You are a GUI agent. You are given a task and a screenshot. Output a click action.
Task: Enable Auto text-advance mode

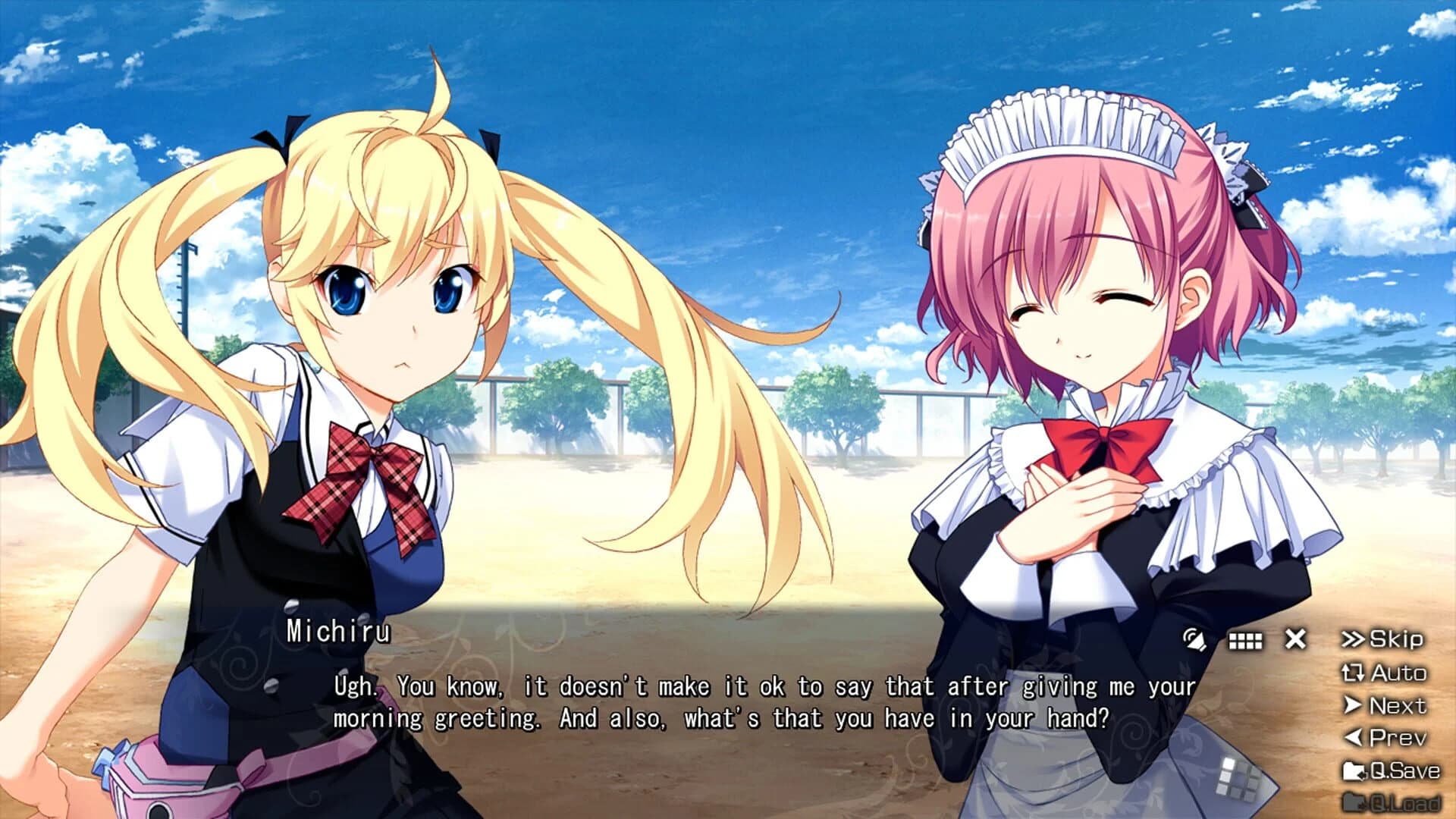[1399, 673]
